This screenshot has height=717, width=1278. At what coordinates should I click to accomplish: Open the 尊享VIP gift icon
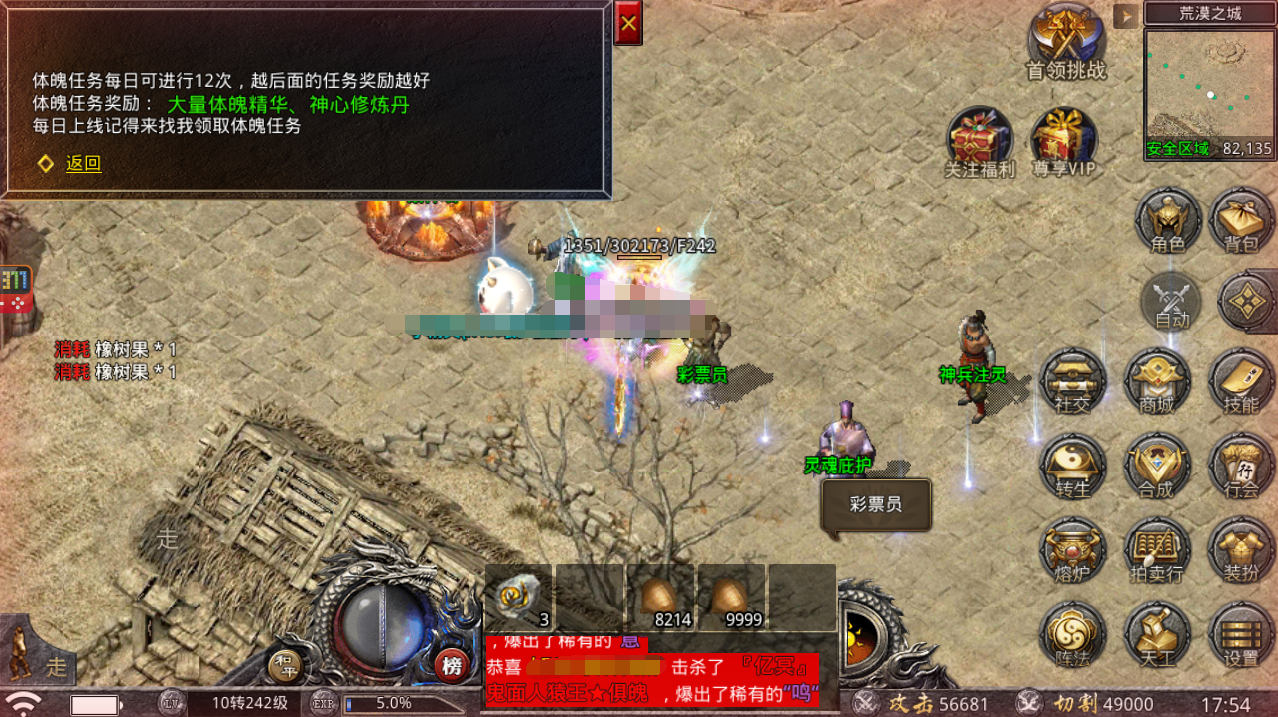(1064, 141)
